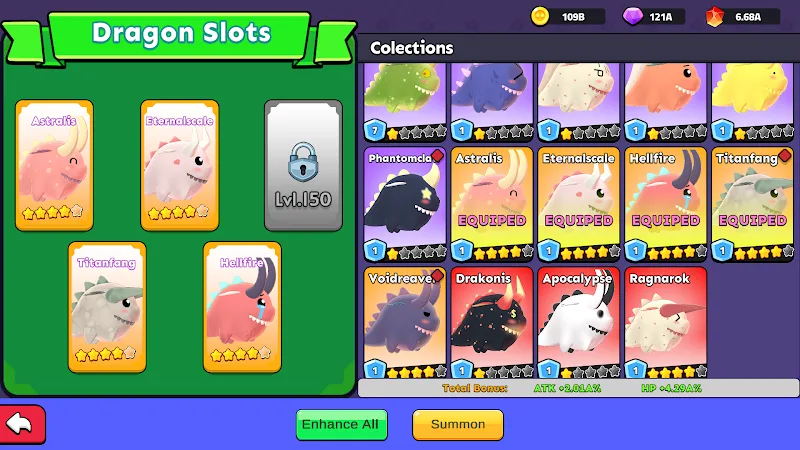The width and height of the screenshot is (800, 450).
Task: Choose the Titanfang dragon slot
Action: [106, 307]
